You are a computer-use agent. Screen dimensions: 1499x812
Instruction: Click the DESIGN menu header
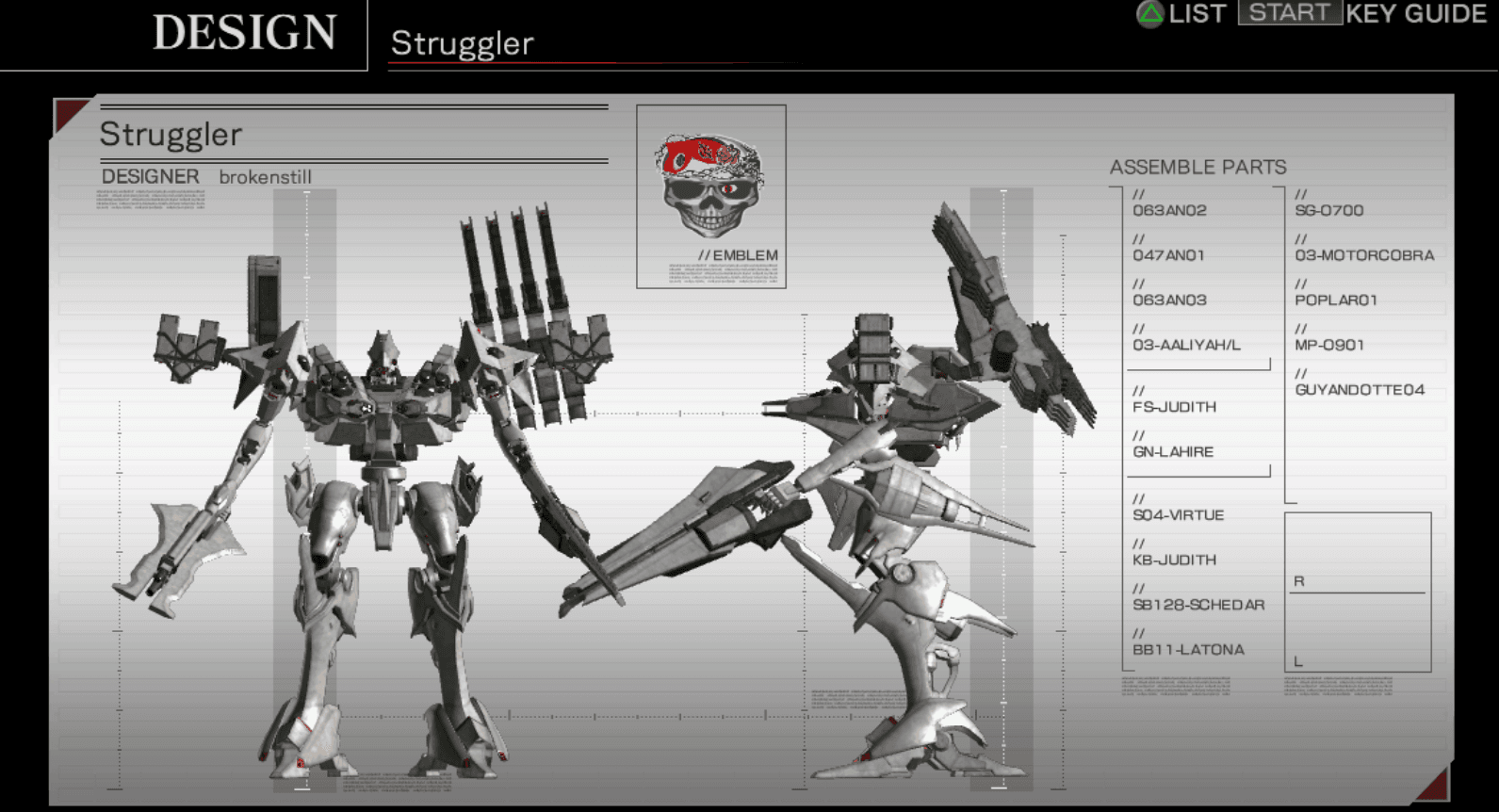247,31
